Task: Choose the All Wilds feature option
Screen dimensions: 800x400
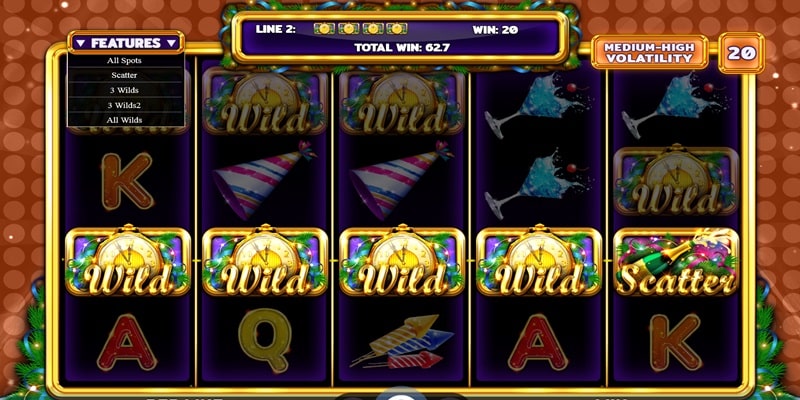Action: point(126,119)
